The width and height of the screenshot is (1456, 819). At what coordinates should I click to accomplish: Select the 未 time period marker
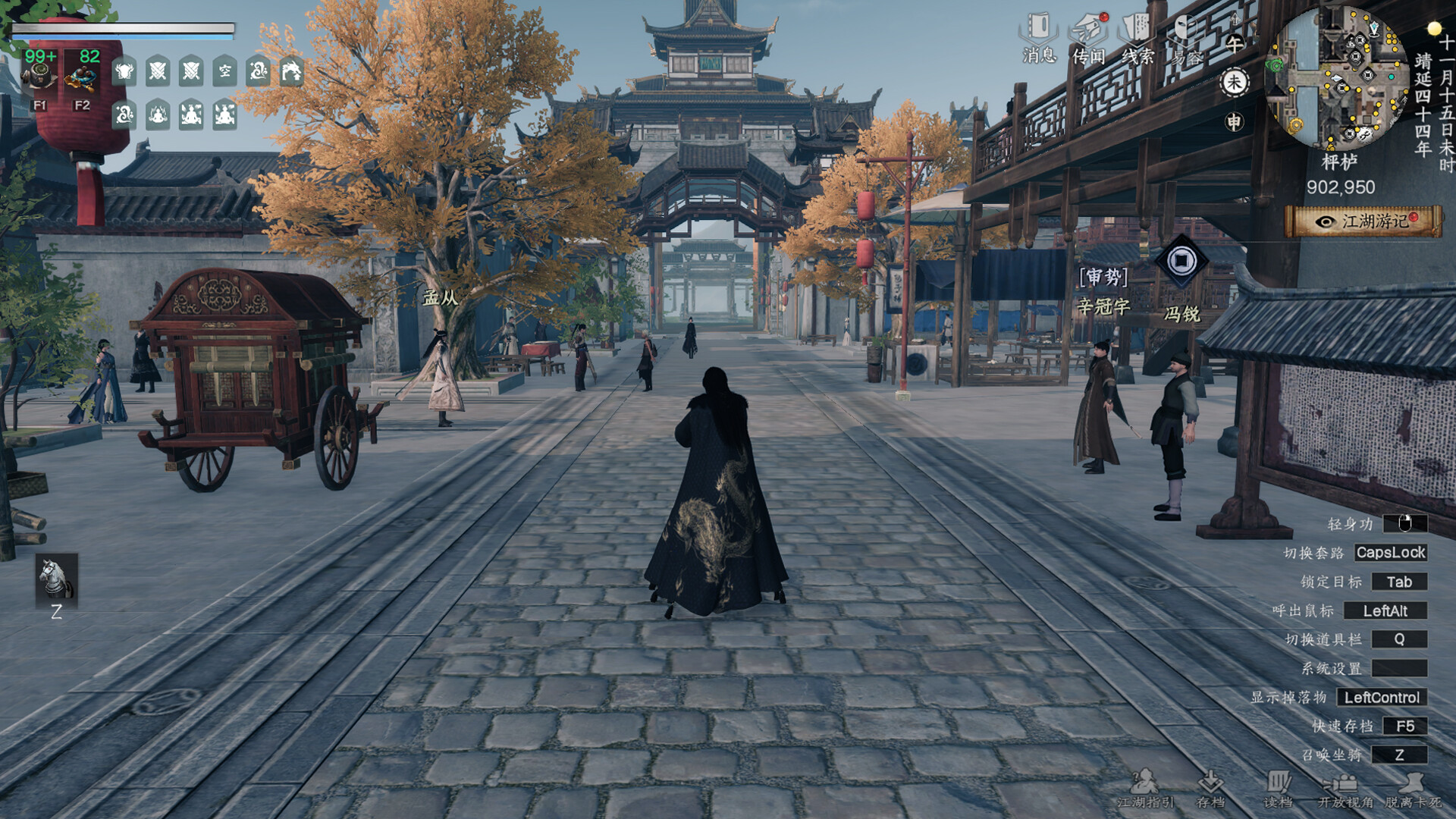[x=1234, y=82]
